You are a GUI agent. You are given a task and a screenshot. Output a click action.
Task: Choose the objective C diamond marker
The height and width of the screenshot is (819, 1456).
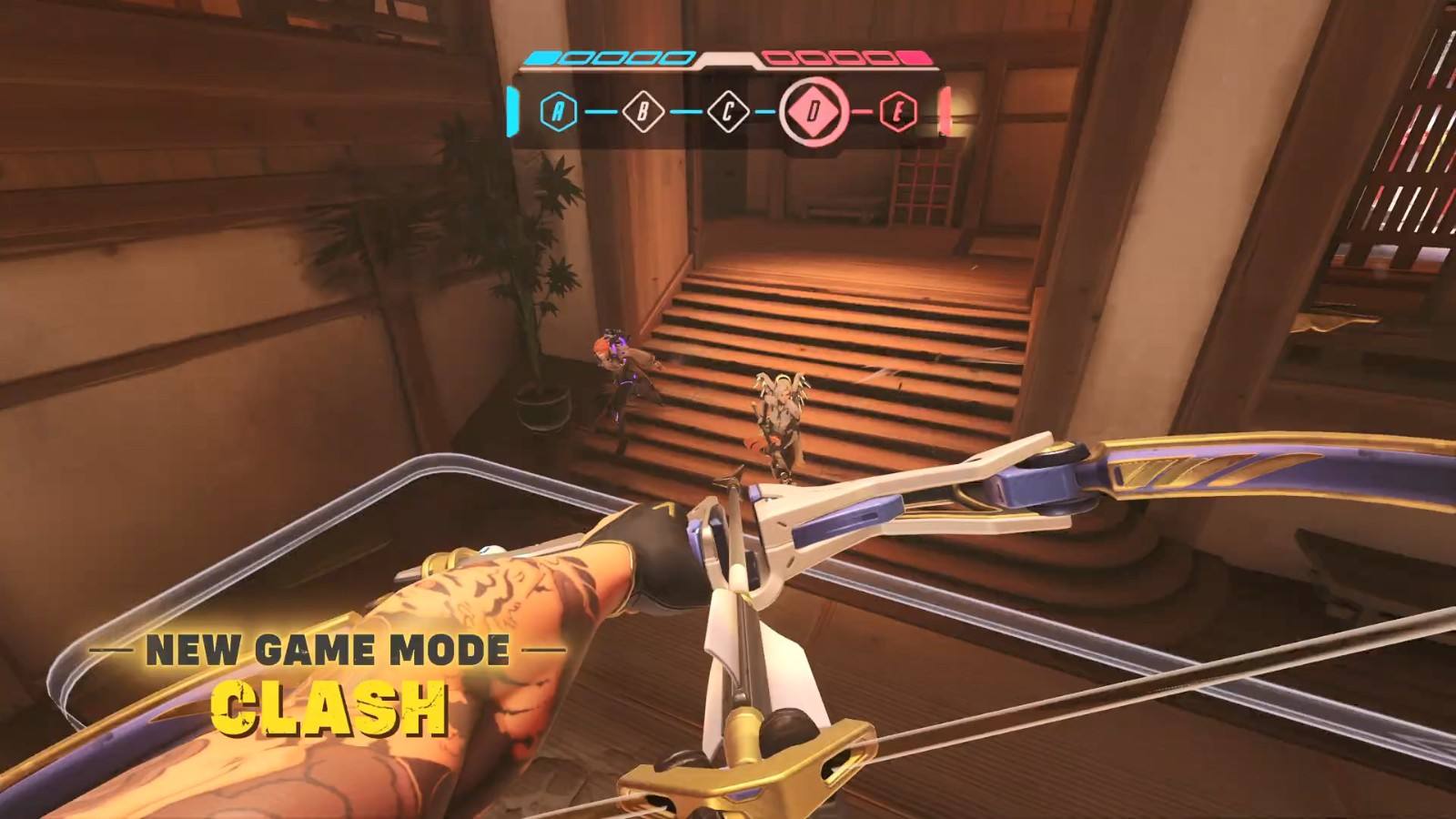[x=728, y=112]
